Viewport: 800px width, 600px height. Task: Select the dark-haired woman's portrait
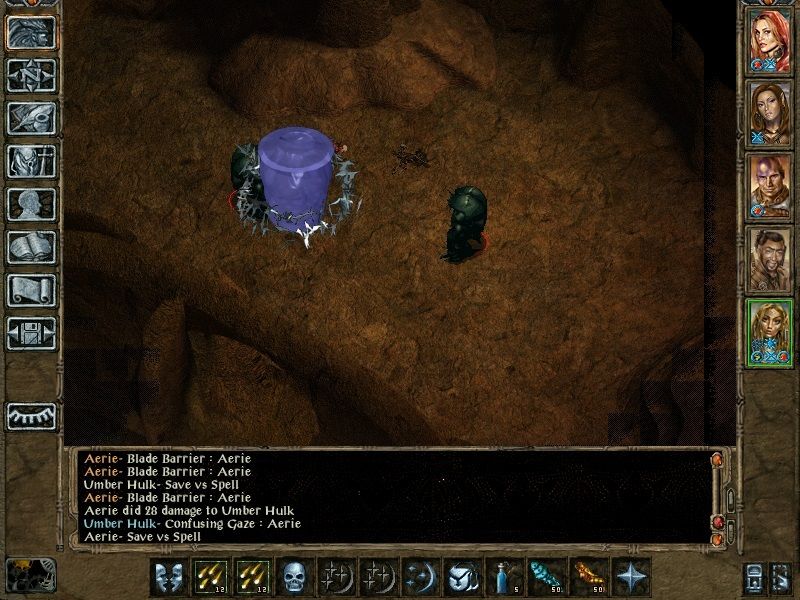click(769, 112)
